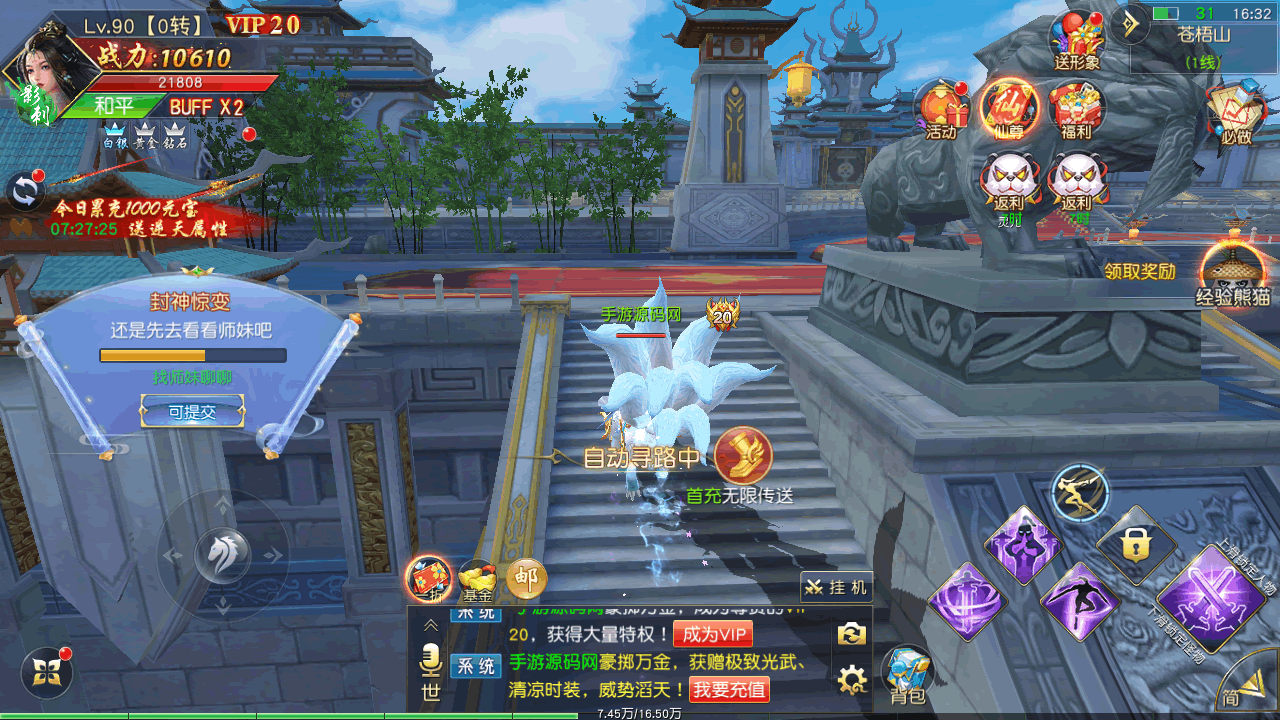Open the 邮 mail icon
The image size is (1280, 720).
526,578
